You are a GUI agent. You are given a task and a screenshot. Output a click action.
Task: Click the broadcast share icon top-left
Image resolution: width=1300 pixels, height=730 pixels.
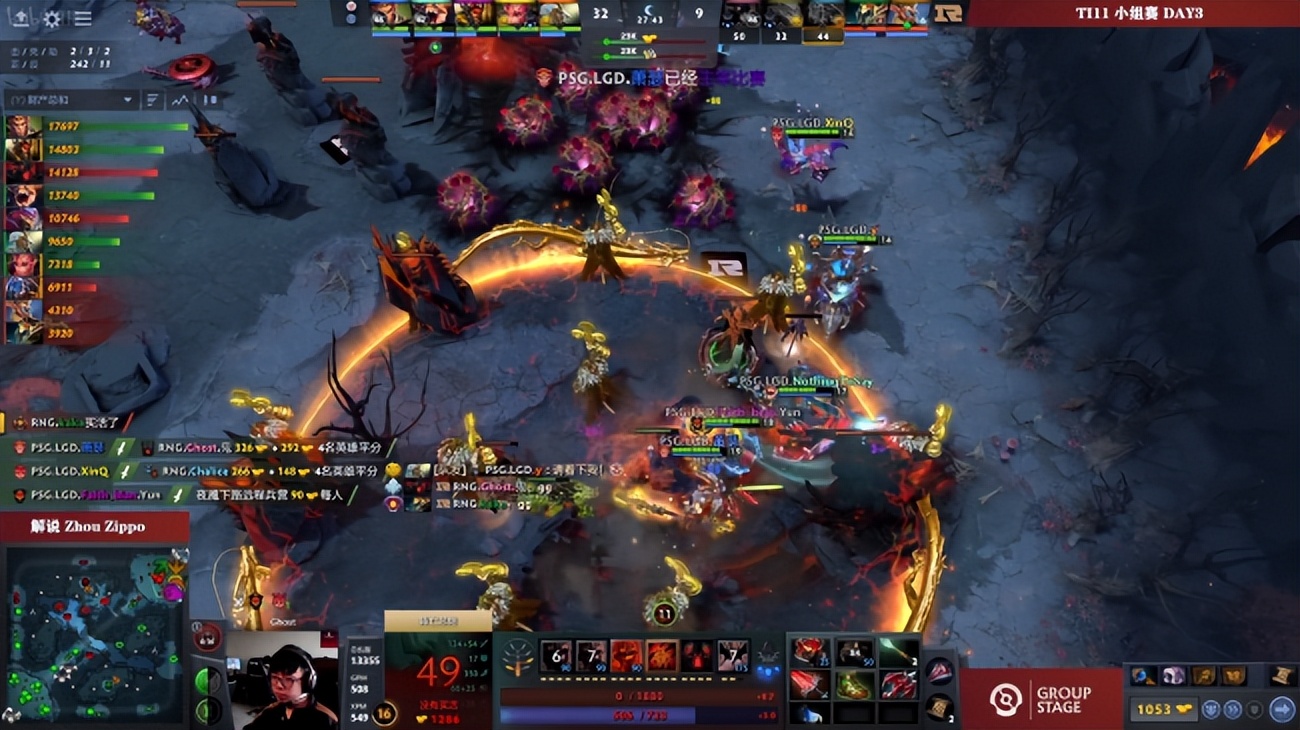(21, 18)
